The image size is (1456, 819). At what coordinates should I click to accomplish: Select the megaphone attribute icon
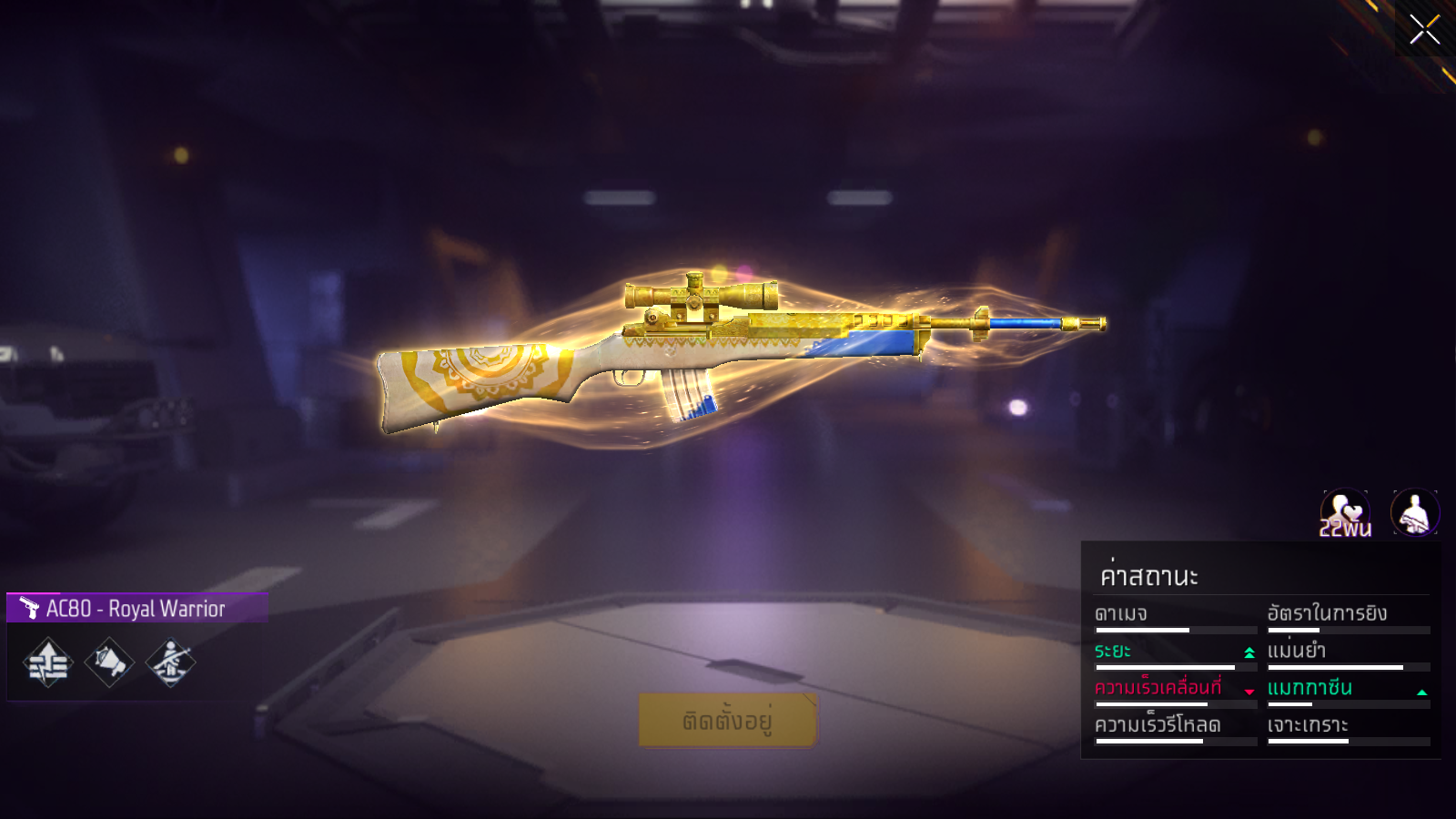click(x=109, y=662)
